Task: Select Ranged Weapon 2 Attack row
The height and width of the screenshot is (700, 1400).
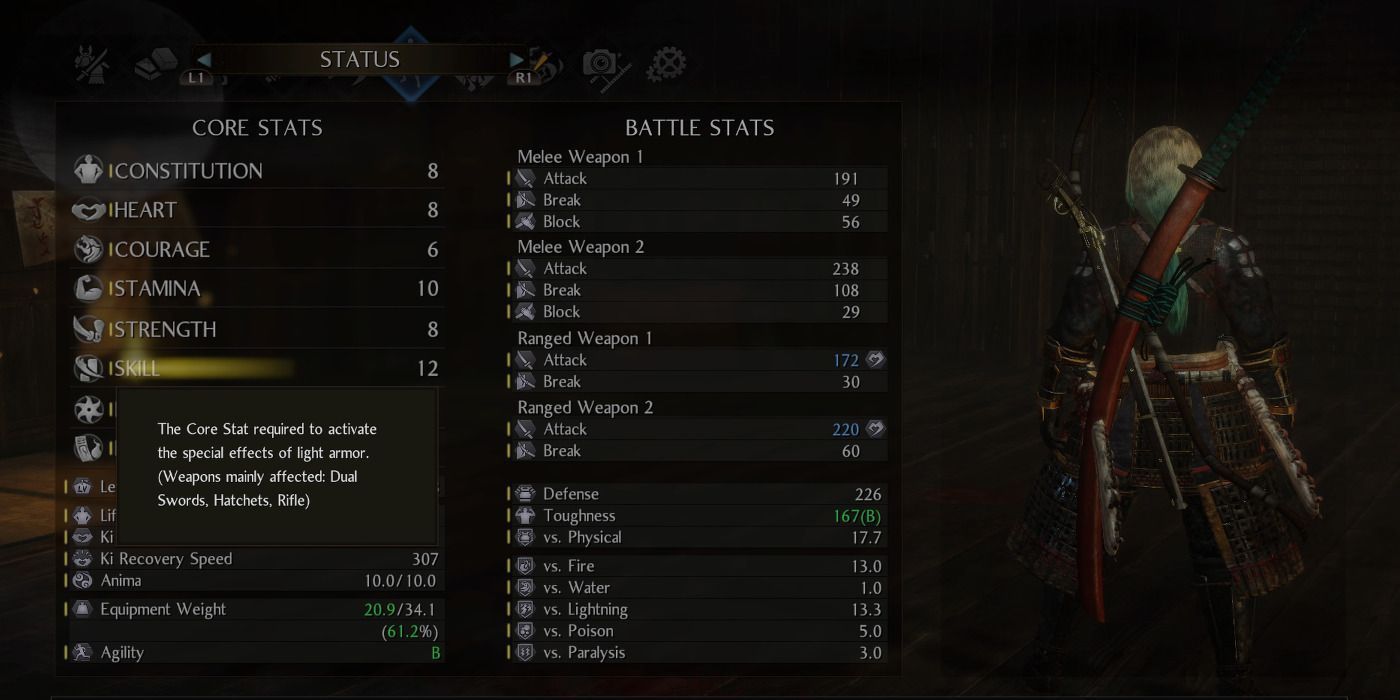Action: tap(698, 429)
